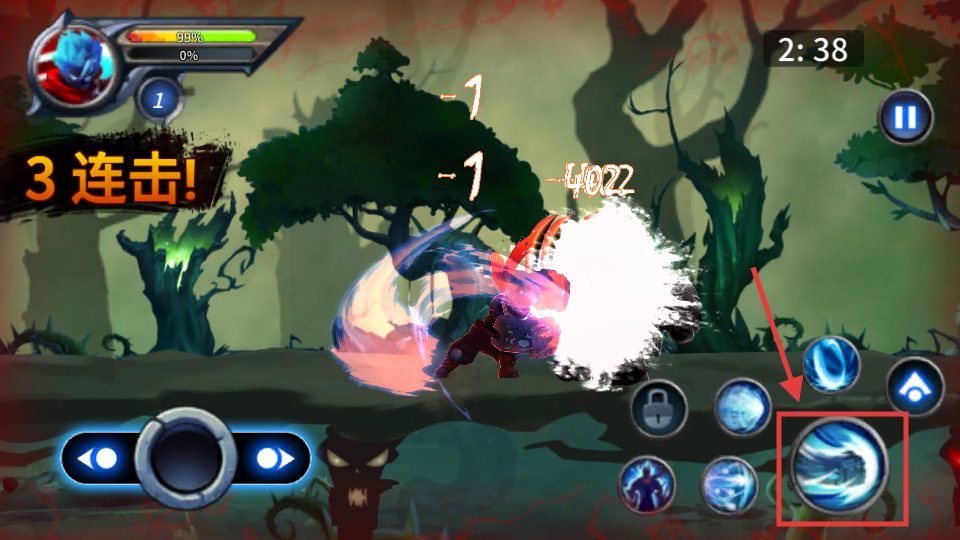Tap the locked padlock skill slot
Screen dimensions: 960x540
pos(660,408)
